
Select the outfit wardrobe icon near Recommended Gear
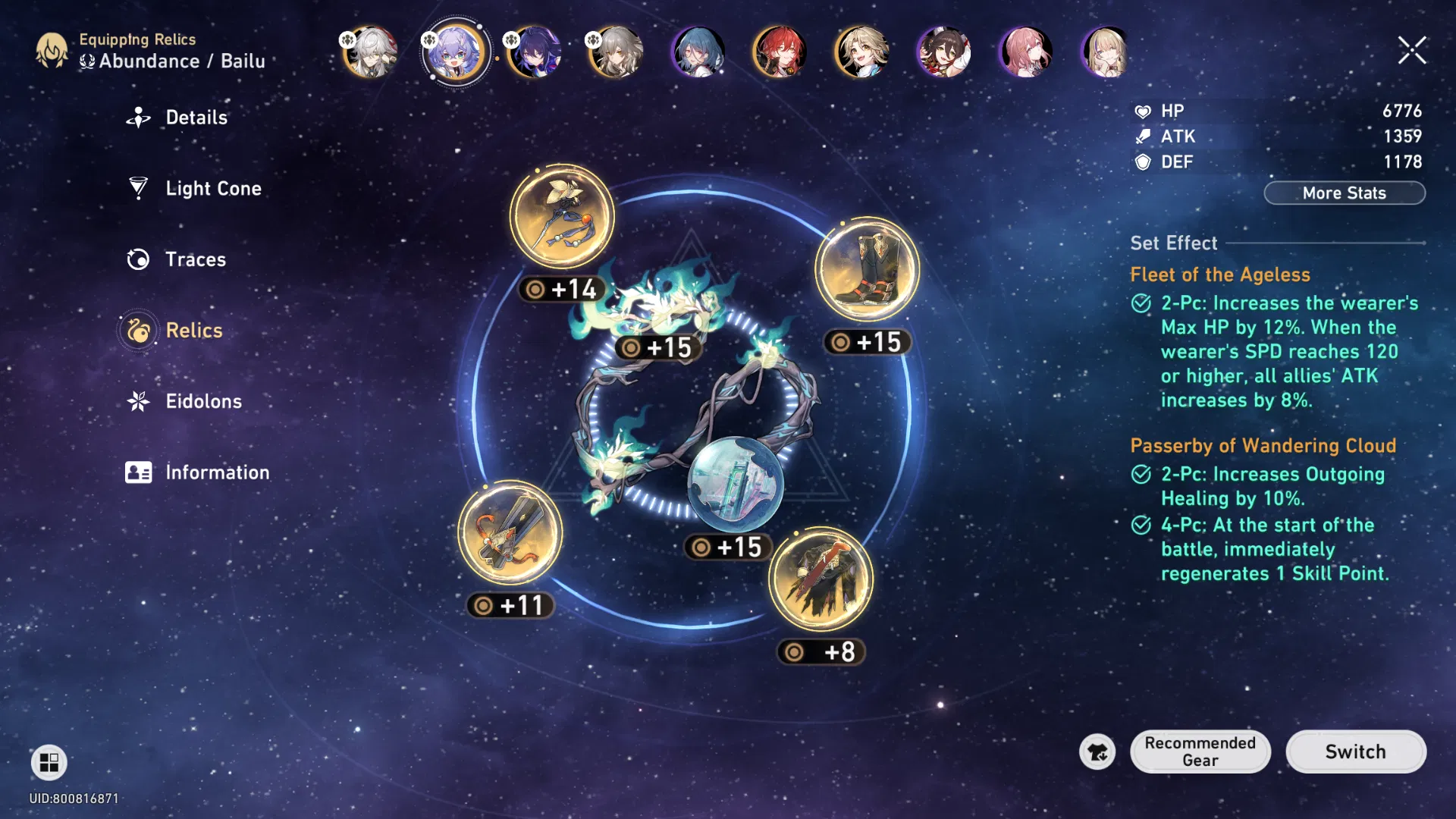[1097, 752]
